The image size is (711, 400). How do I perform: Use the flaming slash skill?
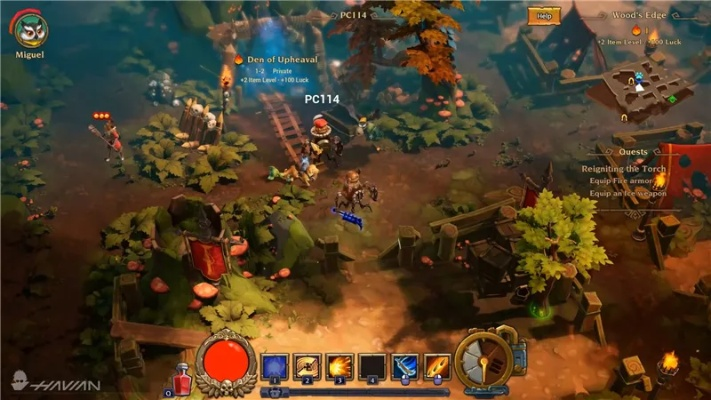tap(436, 366)
